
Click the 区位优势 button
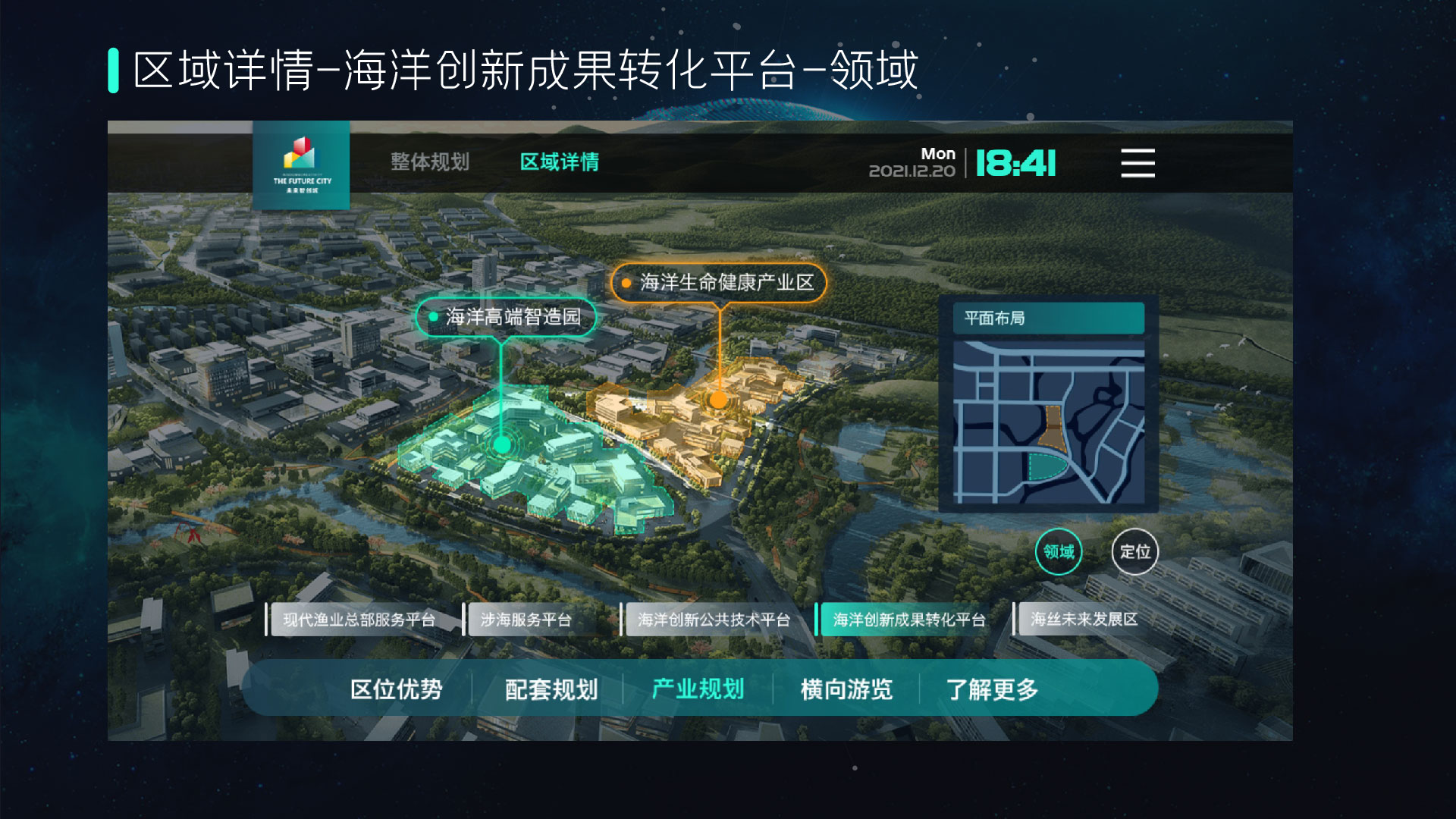tap(398, 690)
